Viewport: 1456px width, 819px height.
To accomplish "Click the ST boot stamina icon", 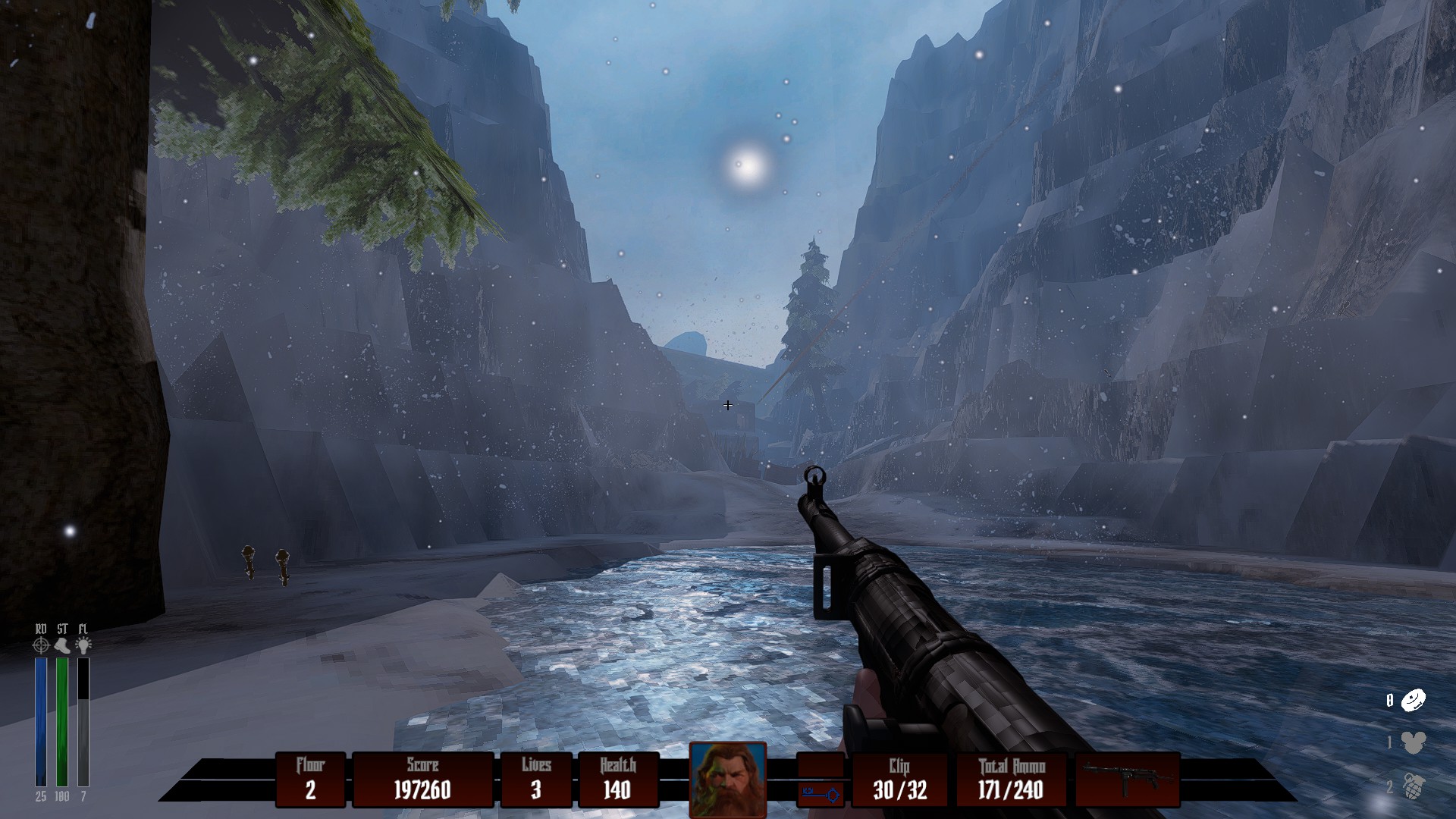I will (62, 645).
